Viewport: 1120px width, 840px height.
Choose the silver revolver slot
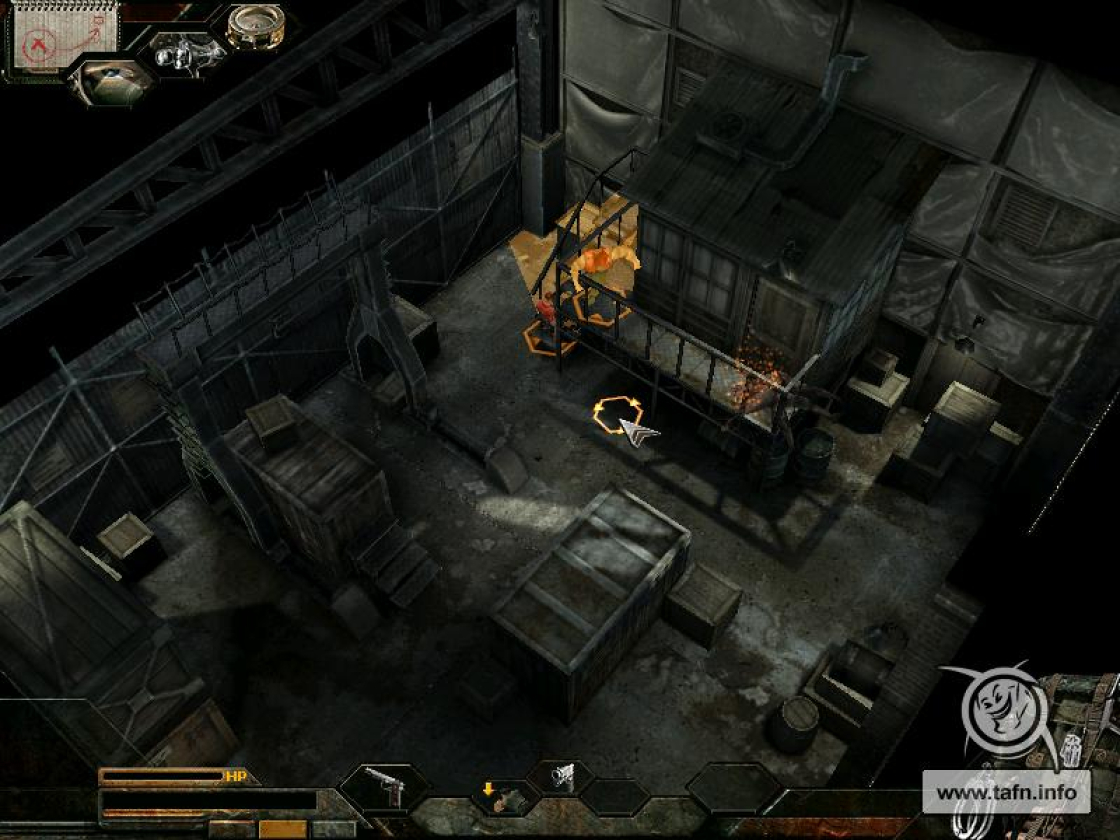tap(562, 777)
